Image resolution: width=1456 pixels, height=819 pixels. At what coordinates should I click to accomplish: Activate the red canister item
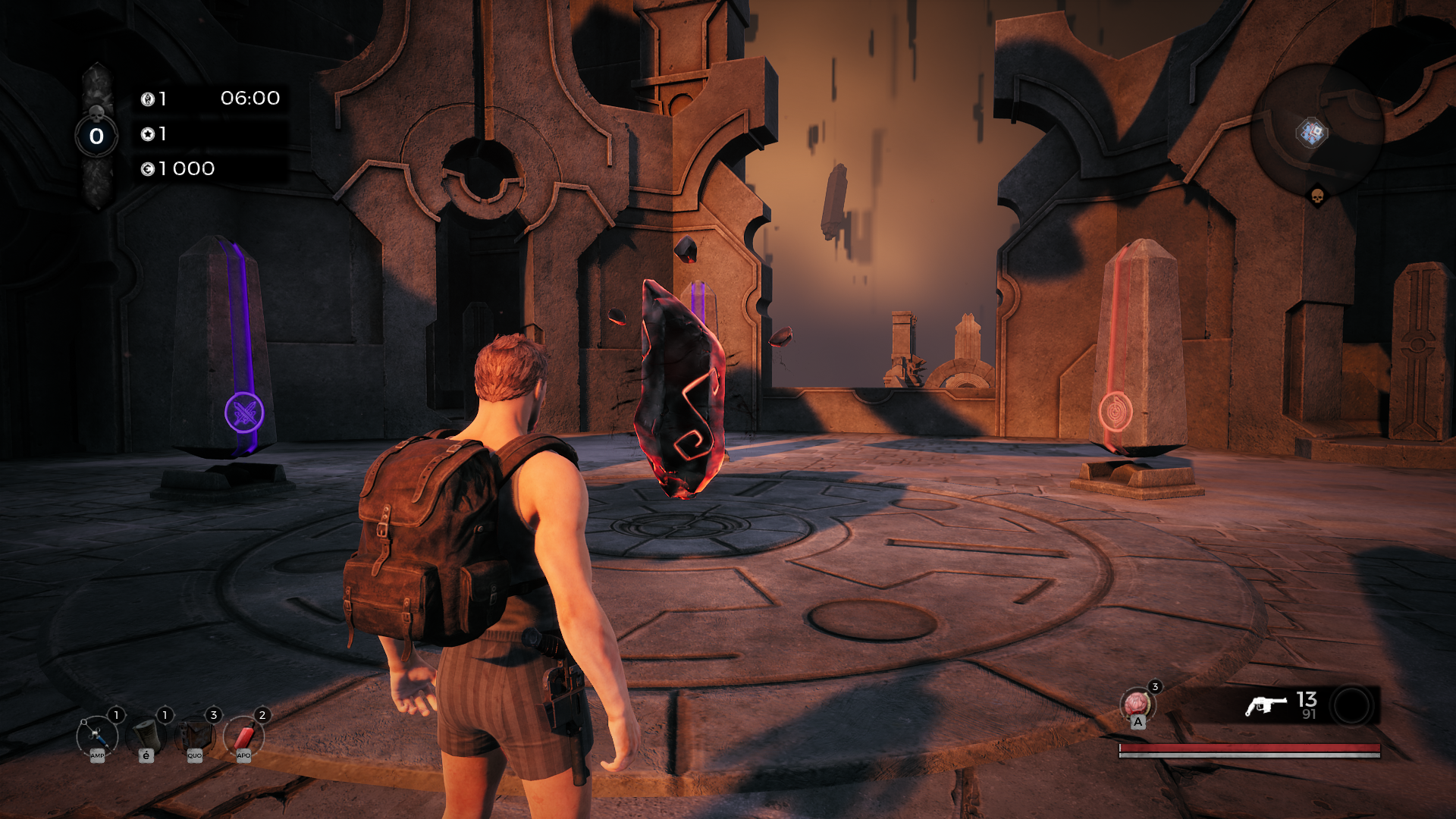point(243,736)
